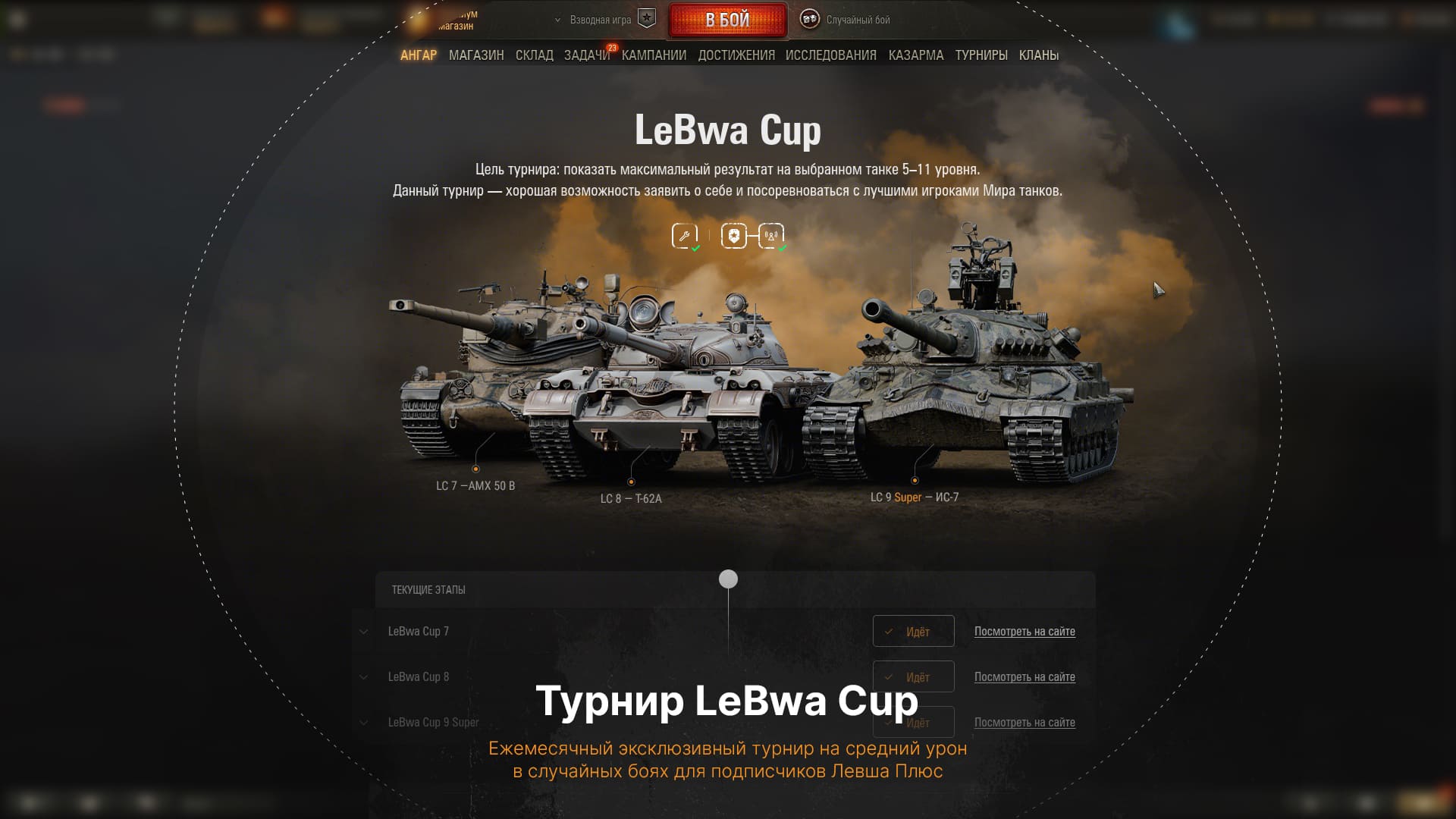This screenshot has width=1456, height=819.
Task: Switch to the КАЗАРМА tab
Action: (x=916, y=55)
